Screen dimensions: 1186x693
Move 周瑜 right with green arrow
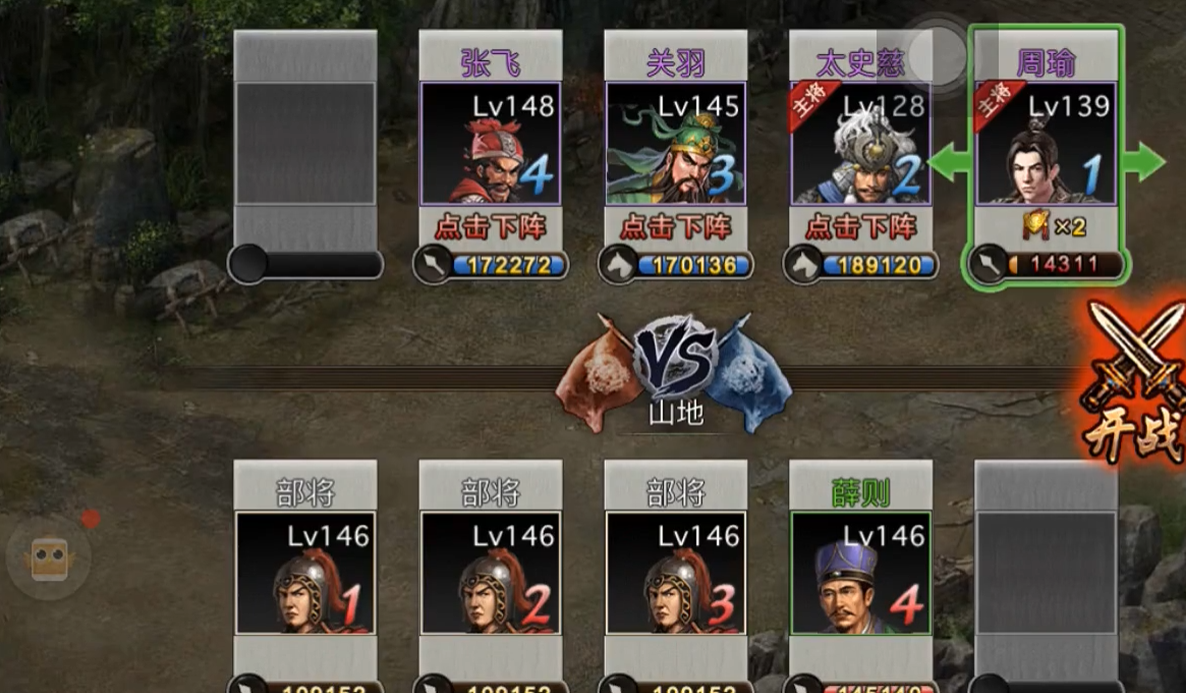[x=1143, y=161]
